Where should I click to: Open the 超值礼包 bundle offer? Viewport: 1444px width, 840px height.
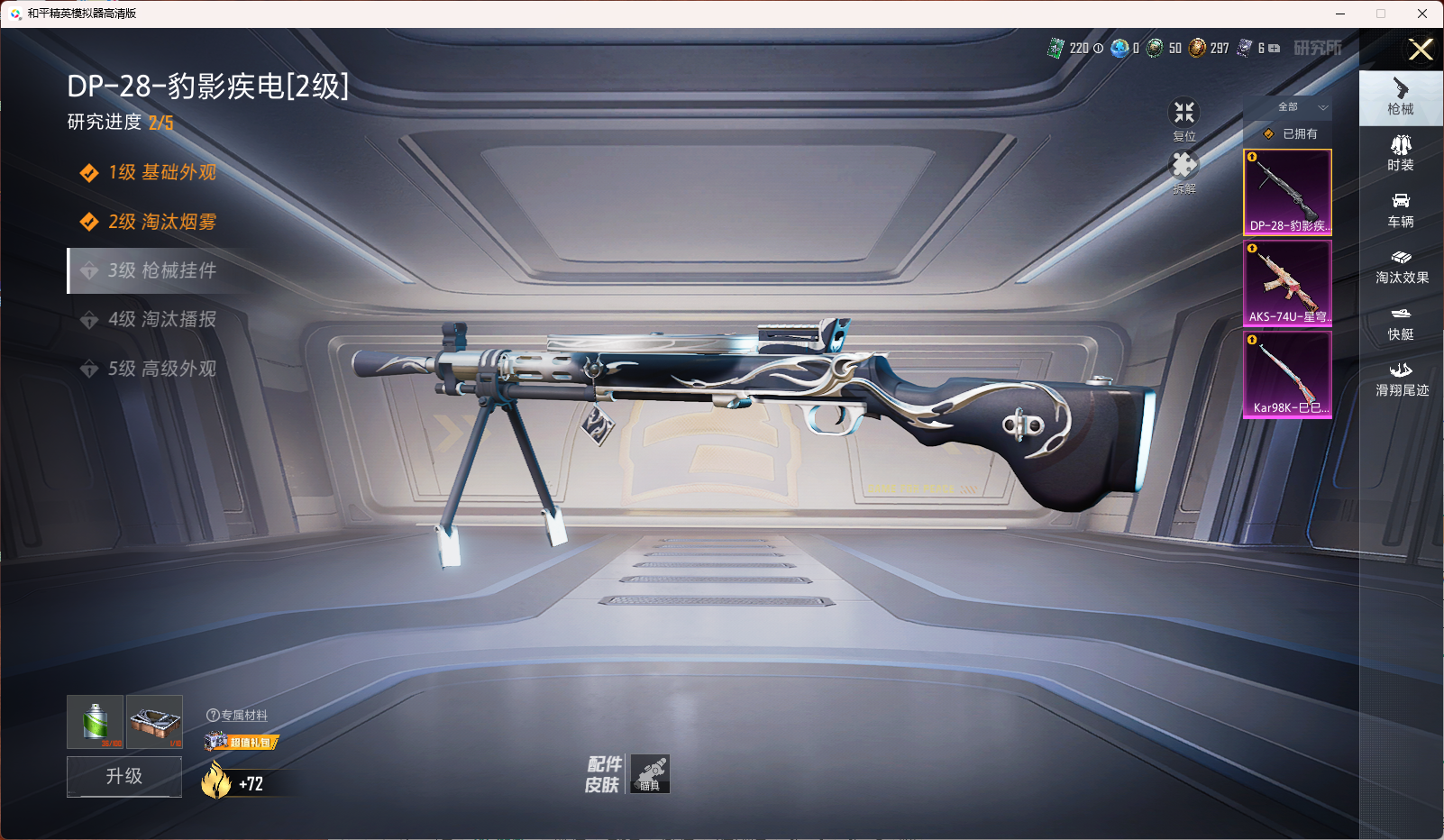click(x=242, y=742)
